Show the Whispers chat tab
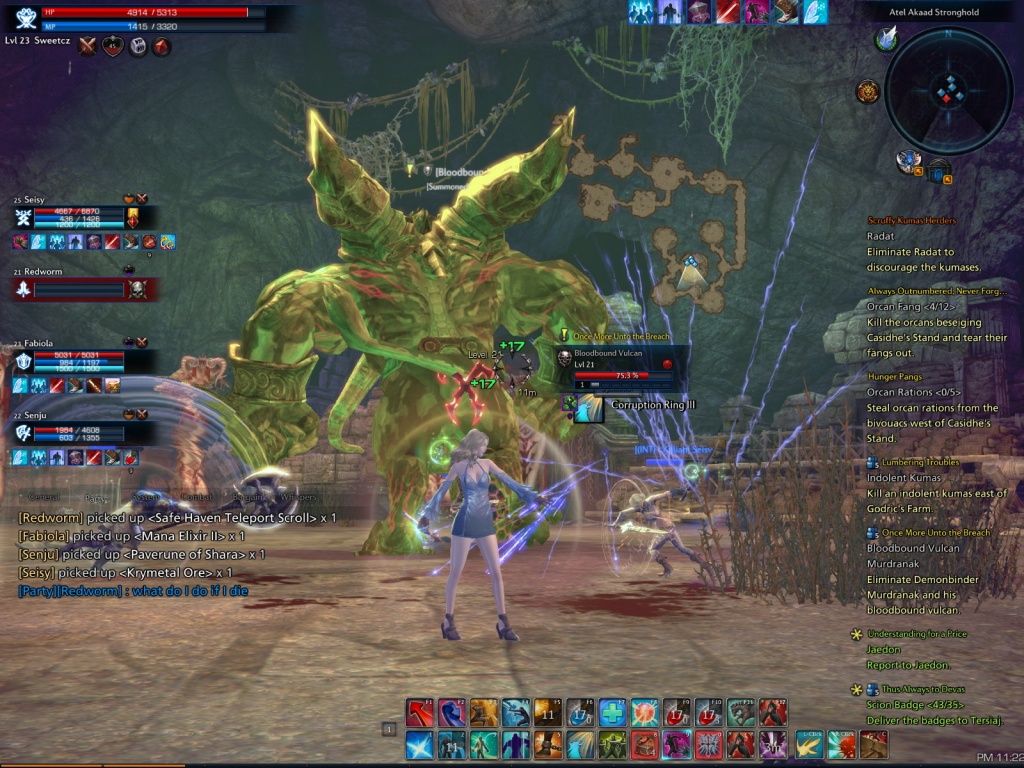 click(297, 497)
